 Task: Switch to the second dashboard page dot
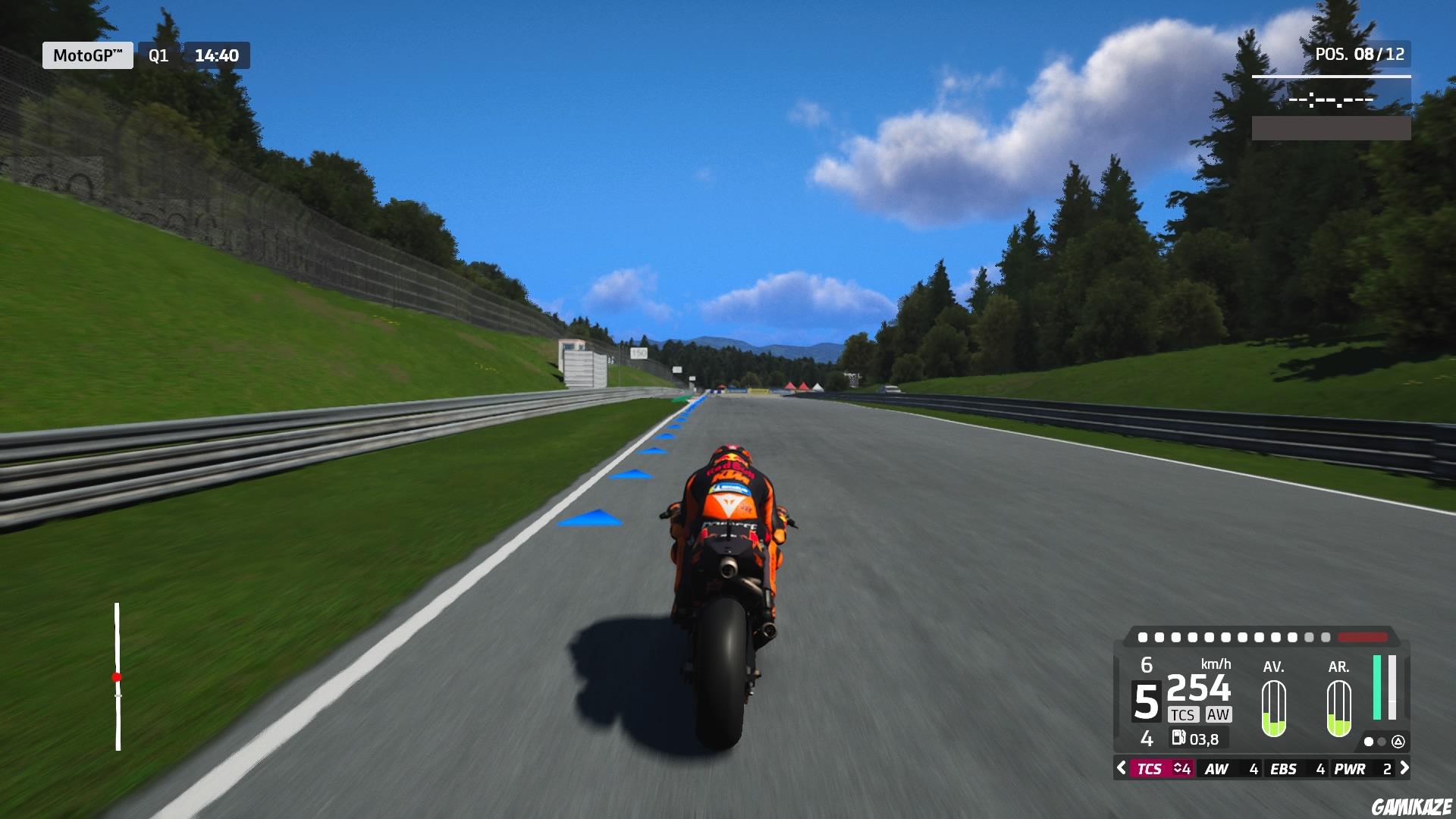(x=1382, y=742)
